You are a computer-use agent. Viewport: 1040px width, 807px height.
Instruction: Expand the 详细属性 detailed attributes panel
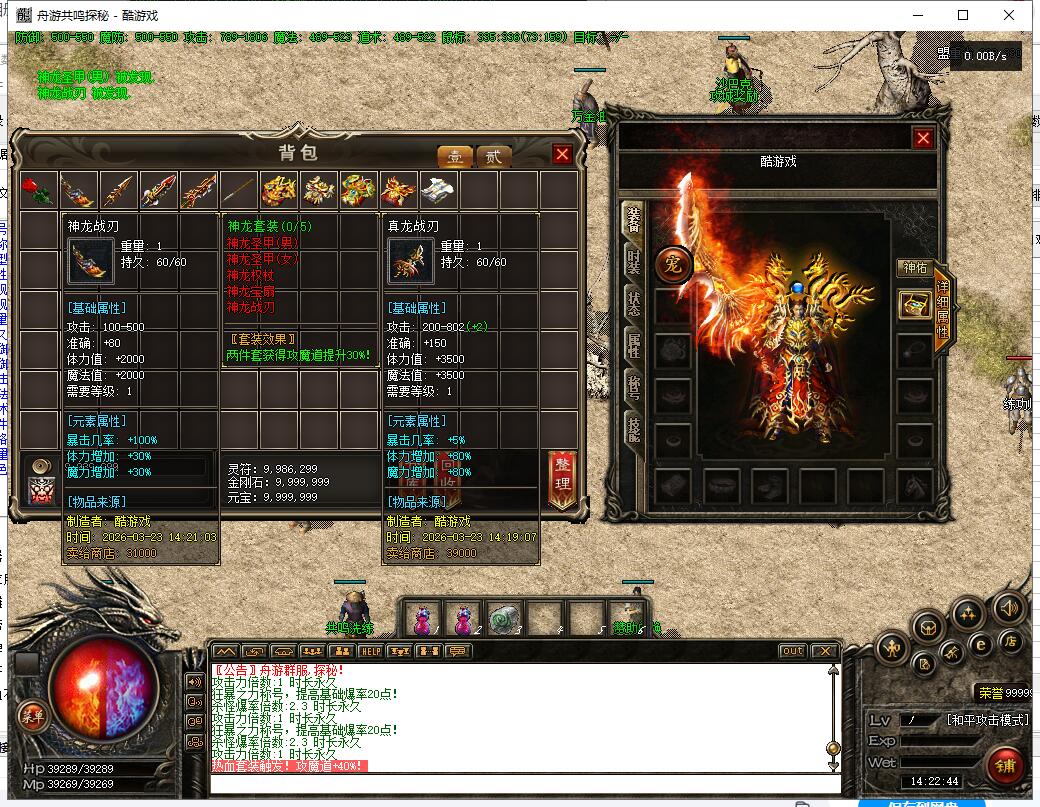point(942,312)
